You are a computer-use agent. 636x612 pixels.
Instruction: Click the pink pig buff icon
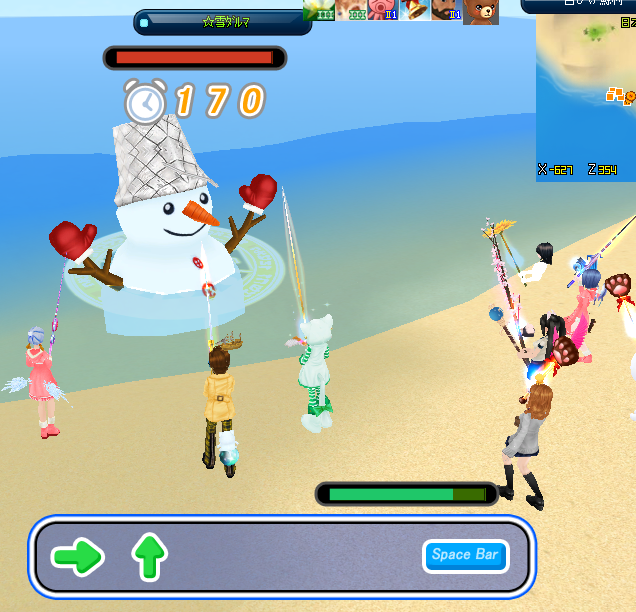coord(384,11)
